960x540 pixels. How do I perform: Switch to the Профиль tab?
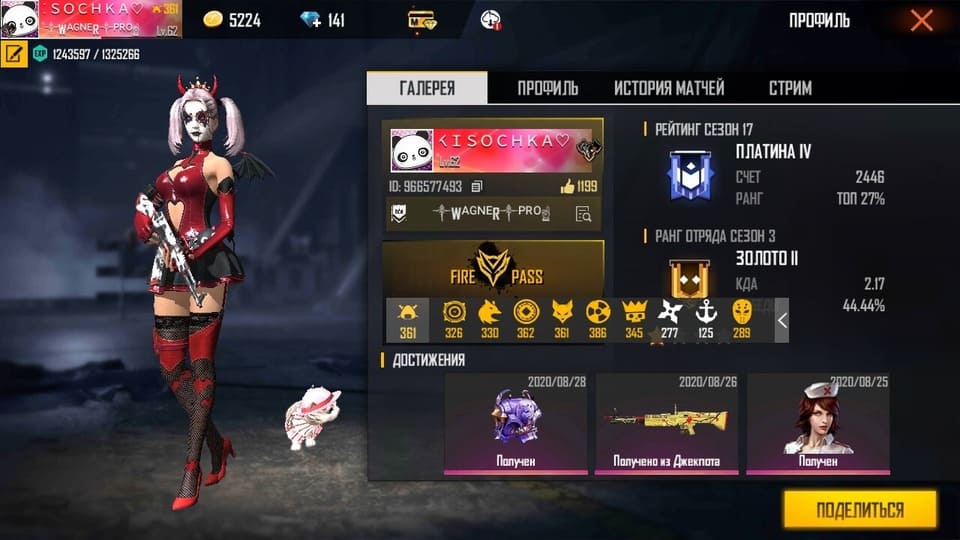(547, 88)
